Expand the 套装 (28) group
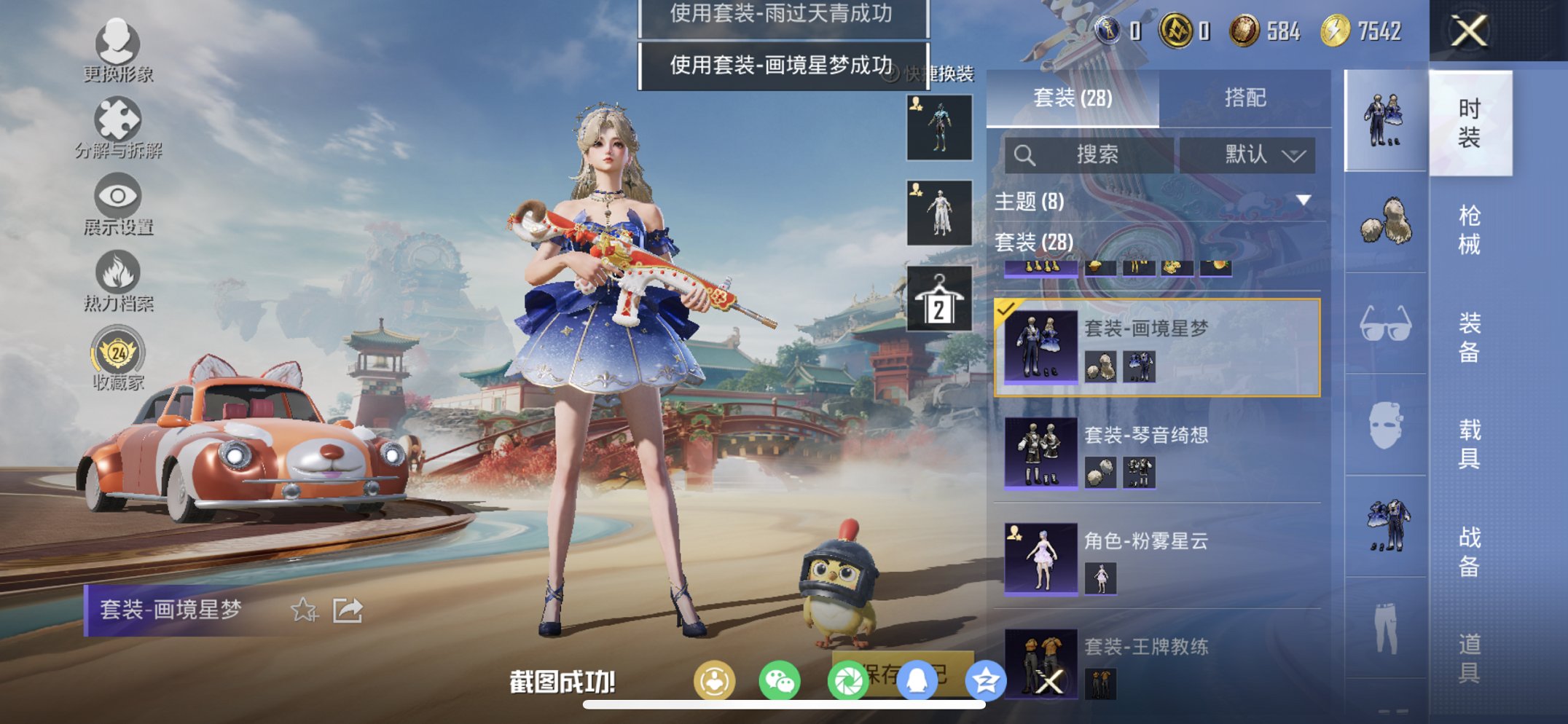 point(1035,243)
